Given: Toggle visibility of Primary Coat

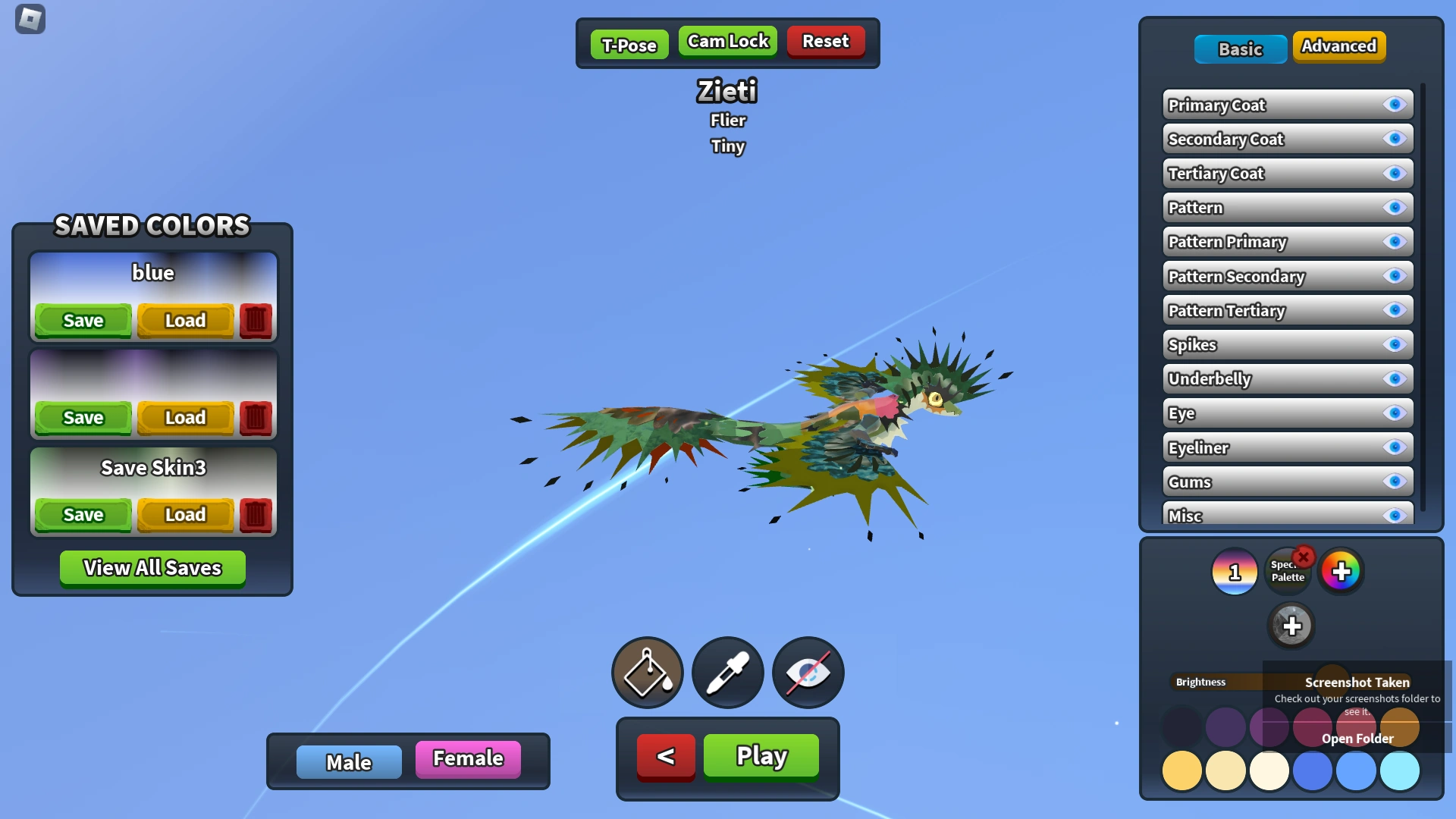Looking at the screenshot, I should [x=1395, y=105].
